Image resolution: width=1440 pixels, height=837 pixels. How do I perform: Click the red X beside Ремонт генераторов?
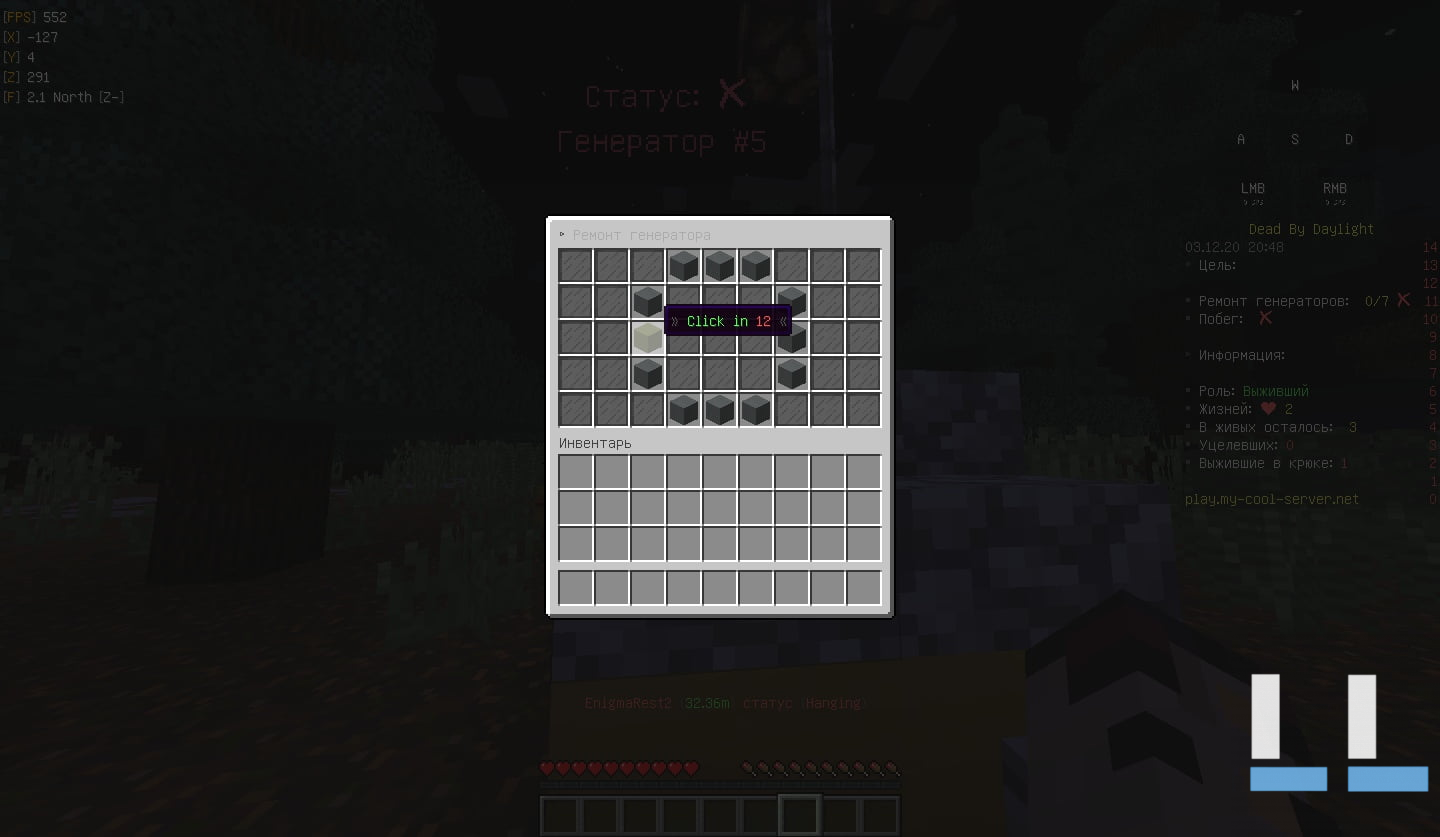[1402, 299]
